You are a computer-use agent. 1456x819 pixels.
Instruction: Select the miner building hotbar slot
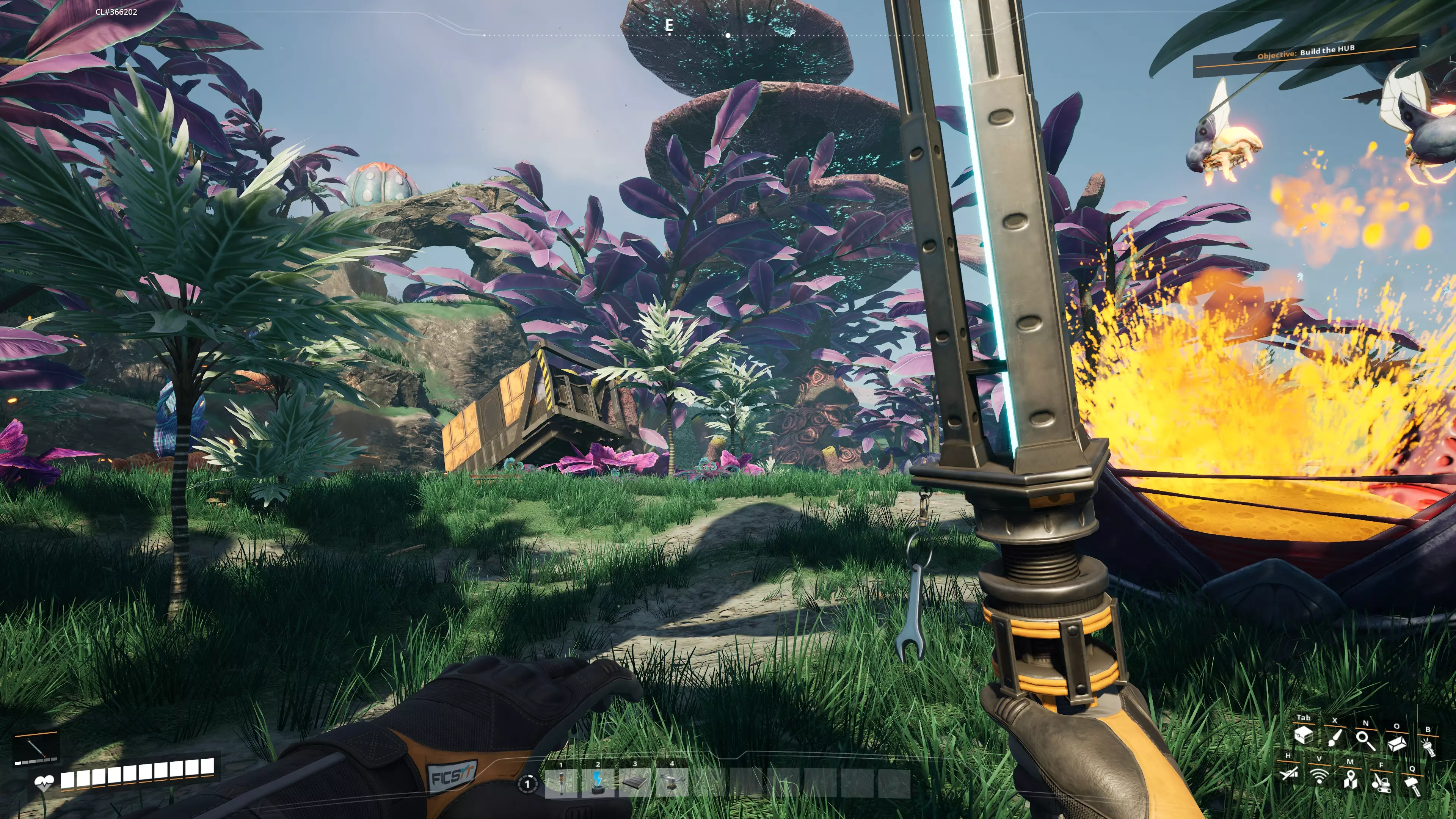[x=672, y=783]
